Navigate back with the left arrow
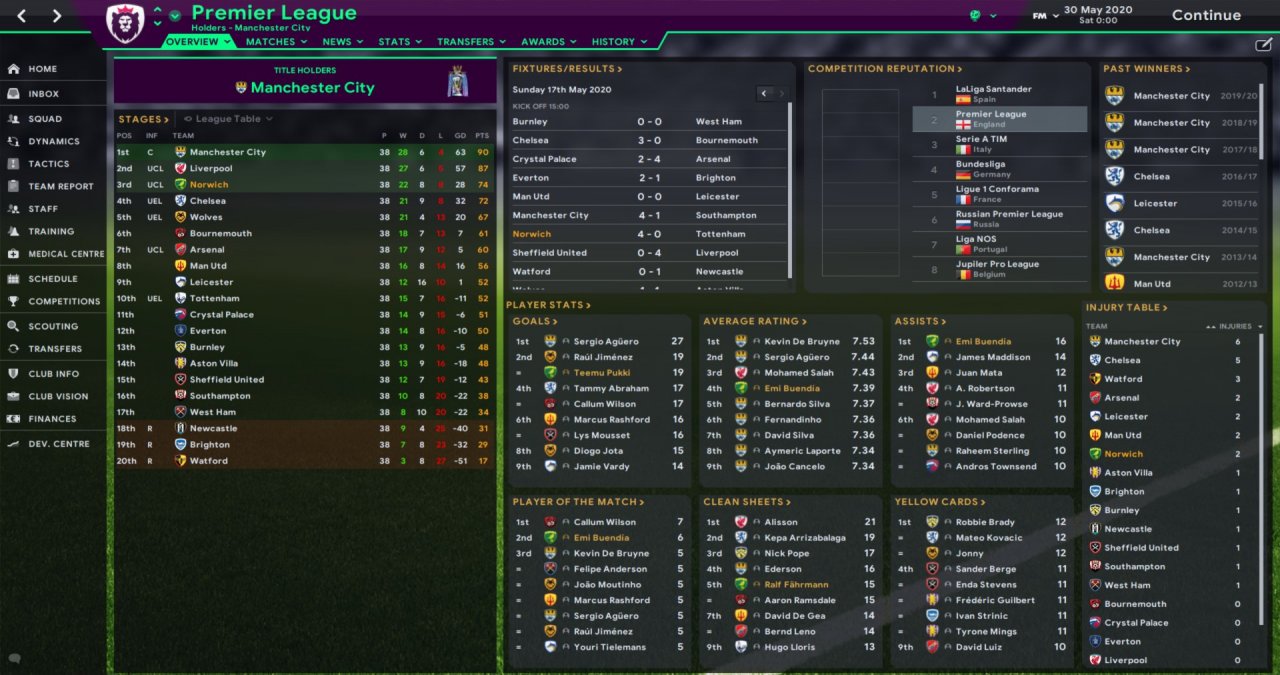Image resolution: width=1280 pixels, height=675 pixels. point(22,16)
